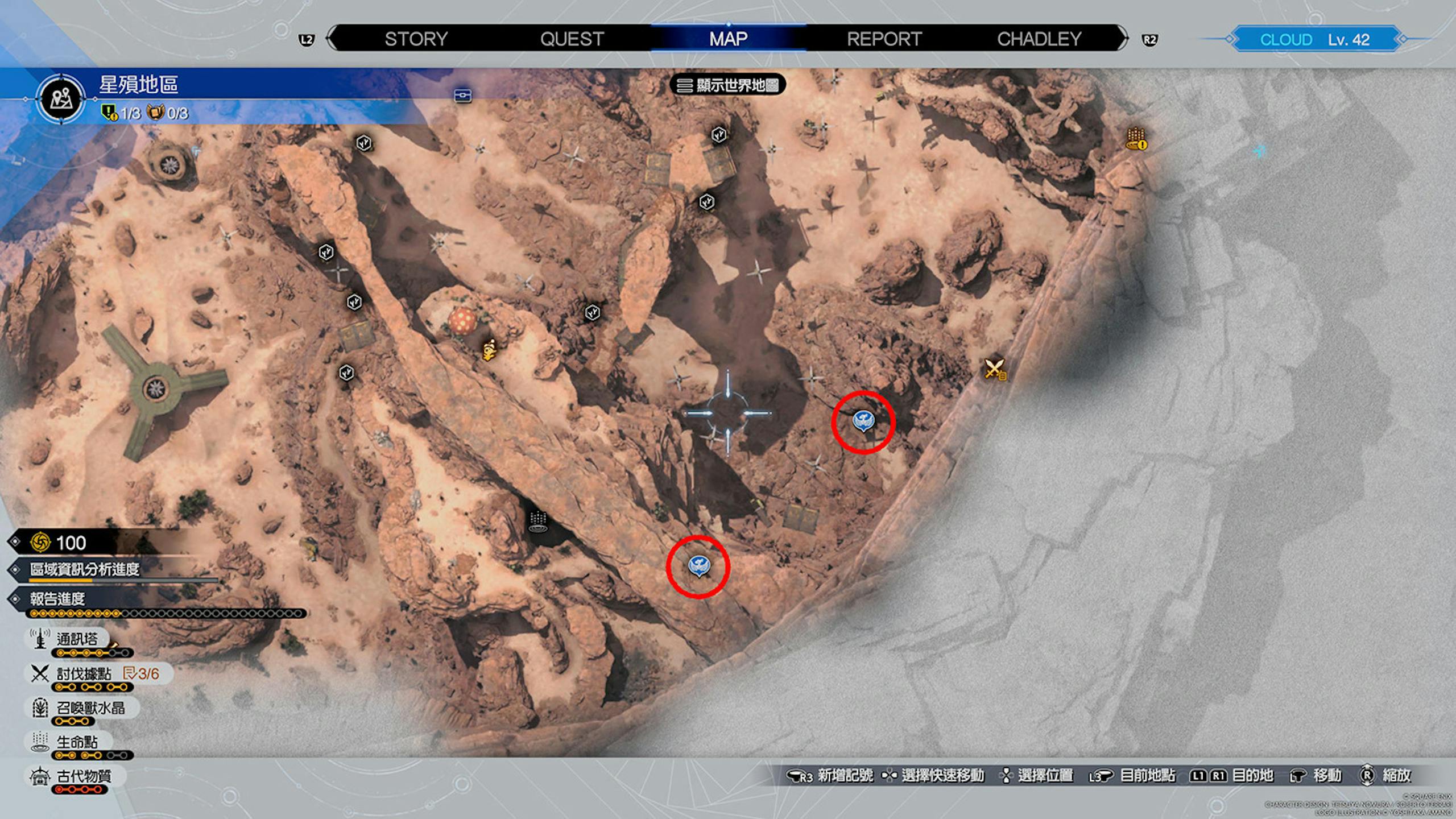Click the crossed swords combat marker

point(995,369)
